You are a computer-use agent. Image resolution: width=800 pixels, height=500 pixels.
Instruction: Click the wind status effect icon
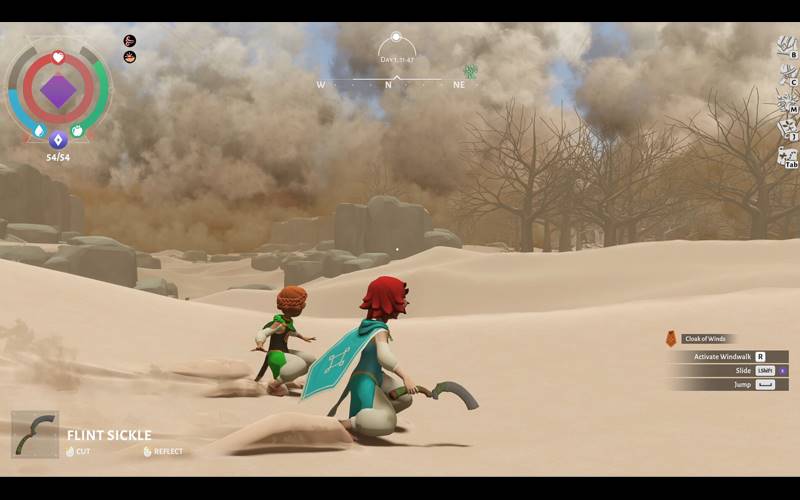click(x=130, y=41)
